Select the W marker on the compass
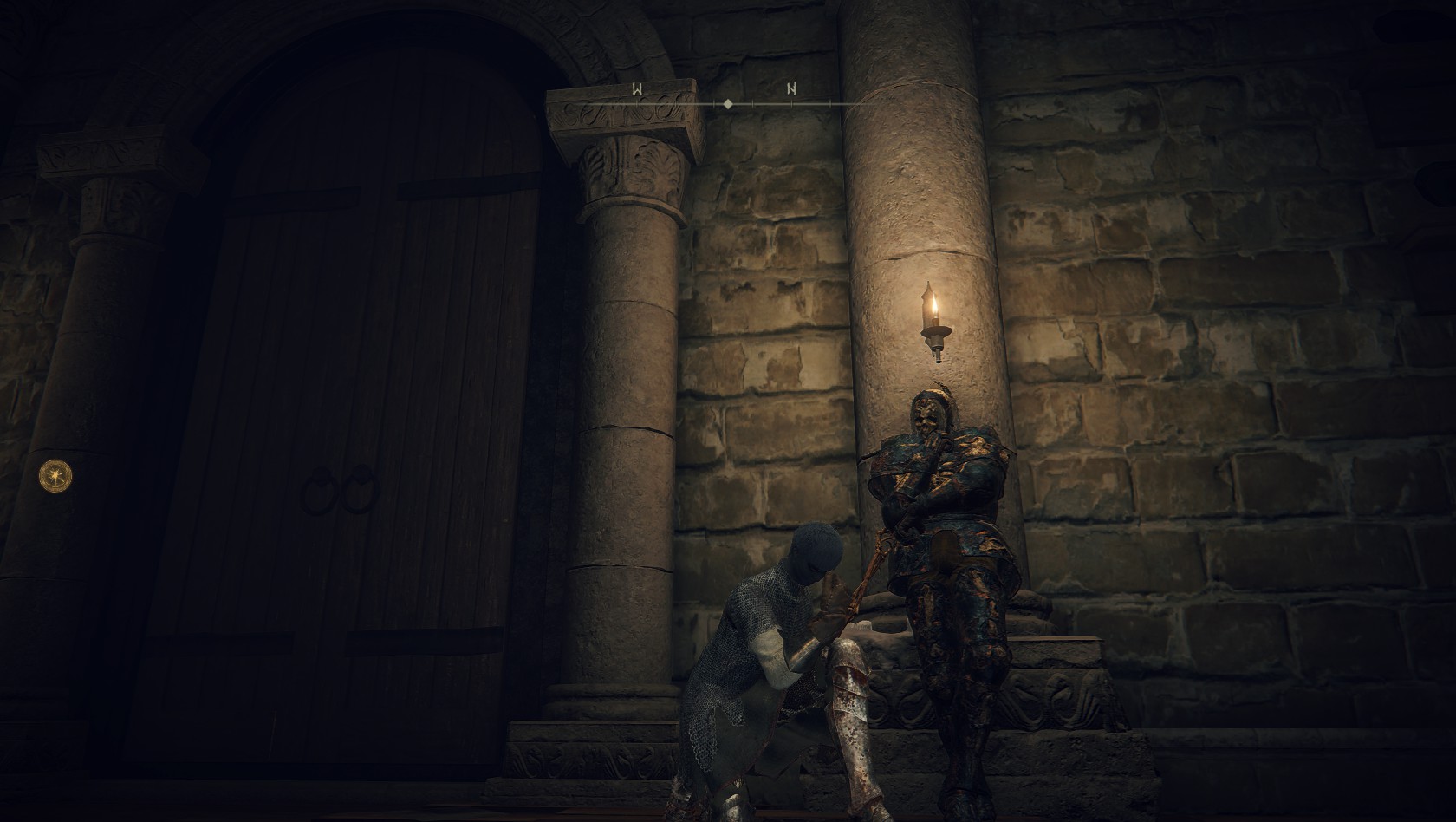 (x=637, y=88)
